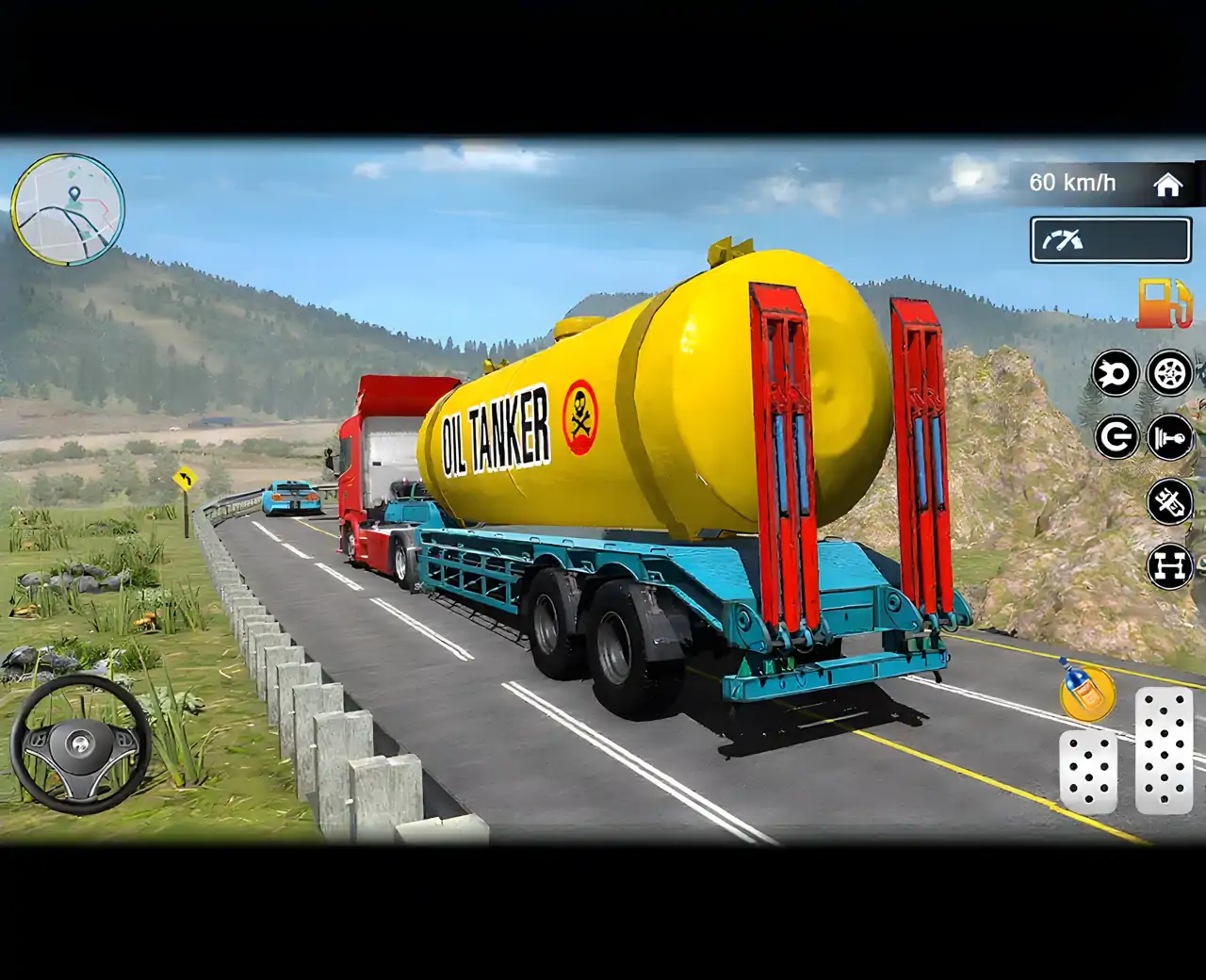Toggle the crossed-out piston engine button
Image resolution: width=1206 pixels, height=980 pixels.
1169,501
